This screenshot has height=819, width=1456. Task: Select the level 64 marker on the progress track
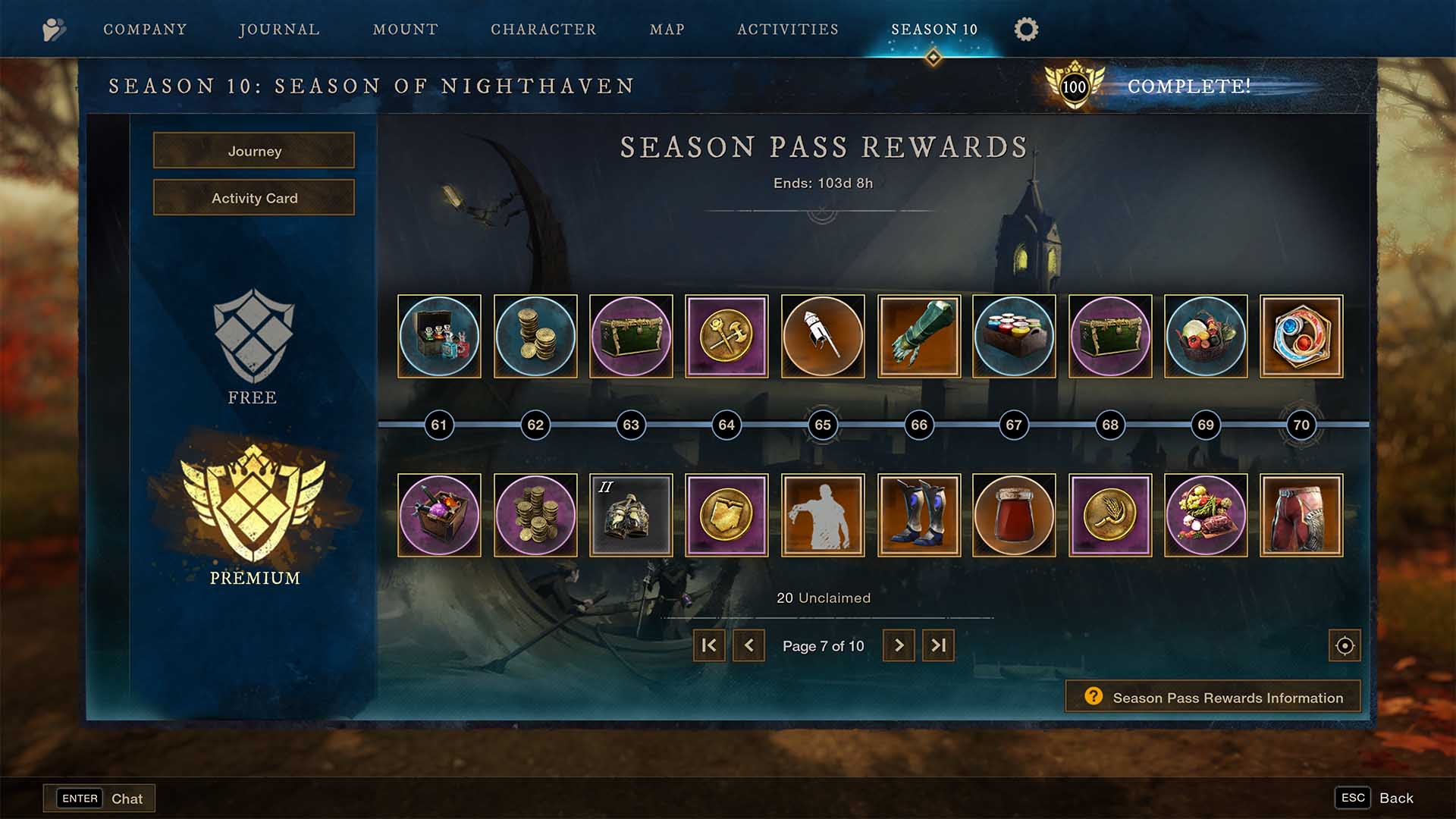tap(726, 425)
